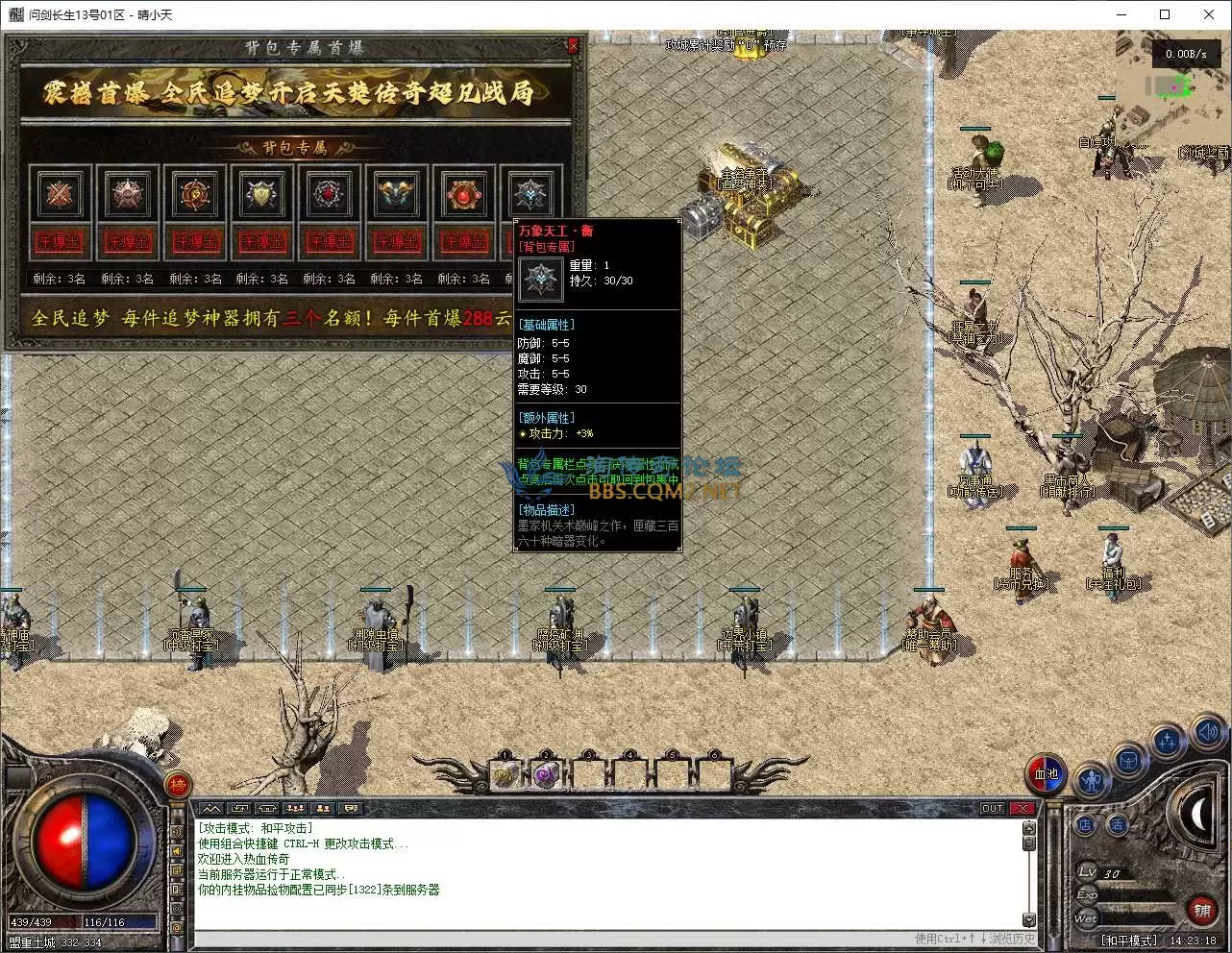Pick the golden shield artifact icon
Screen dimensions: 1232x953
point(261,195)
